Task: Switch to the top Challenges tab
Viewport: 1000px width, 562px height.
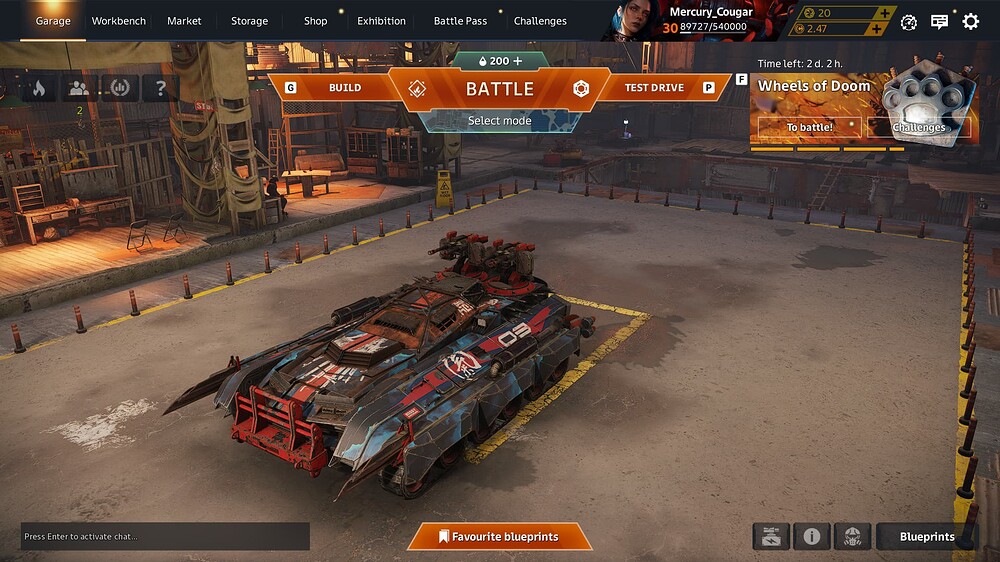Action: click(x=540, y=21)
